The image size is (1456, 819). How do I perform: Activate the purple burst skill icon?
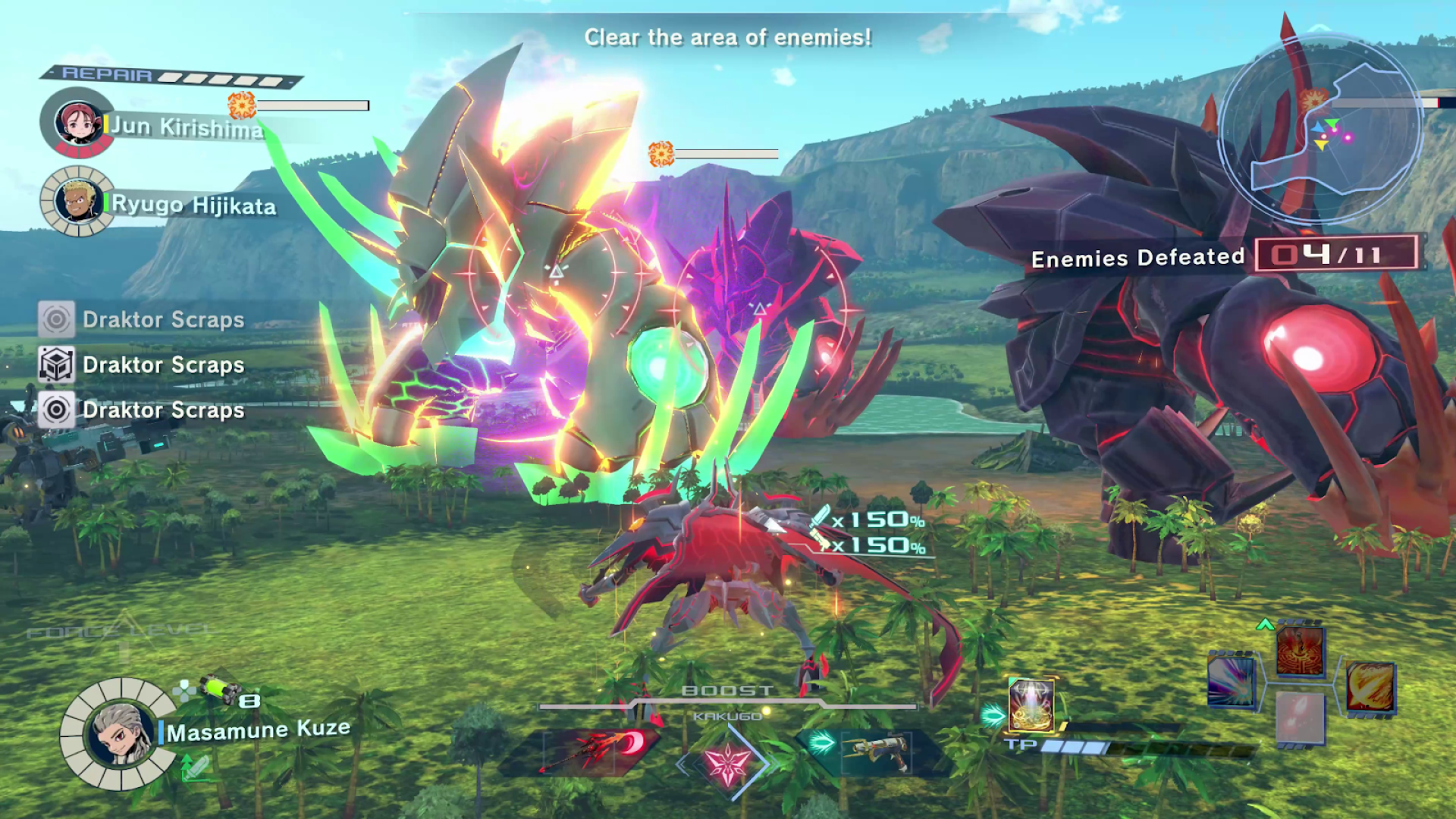pos(1231,681)
